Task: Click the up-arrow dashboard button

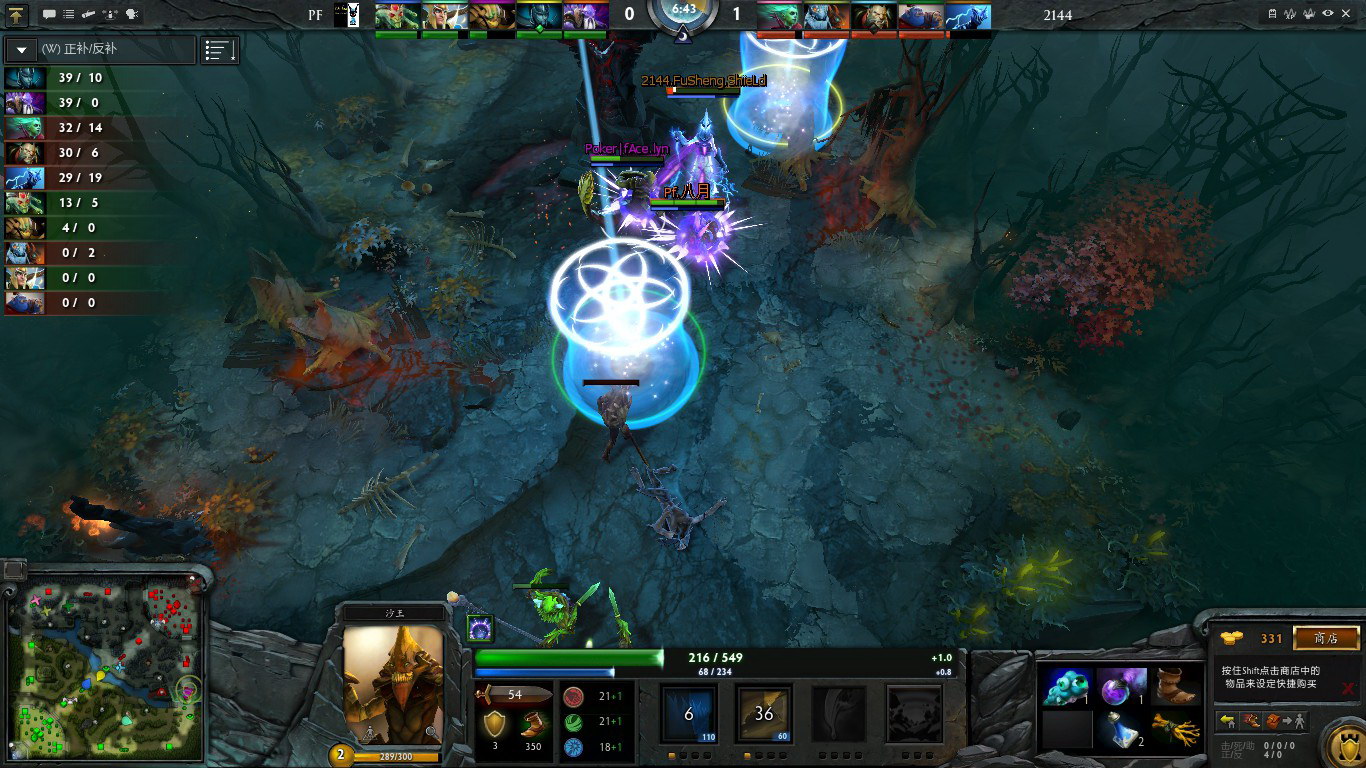Action: point(17,14)
